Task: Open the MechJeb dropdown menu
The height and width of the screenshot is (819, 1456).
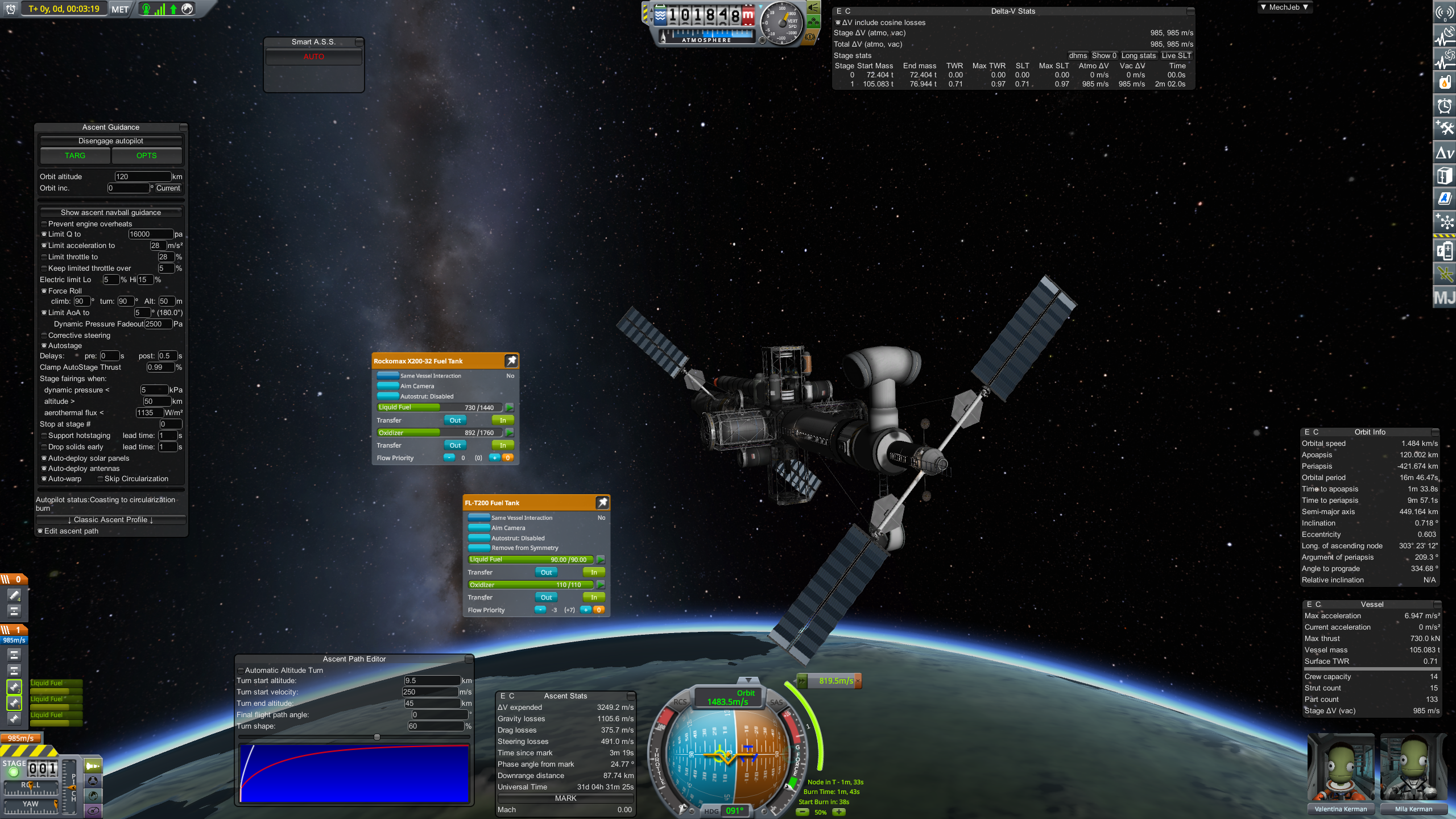Action: (x=1284, y=7)
